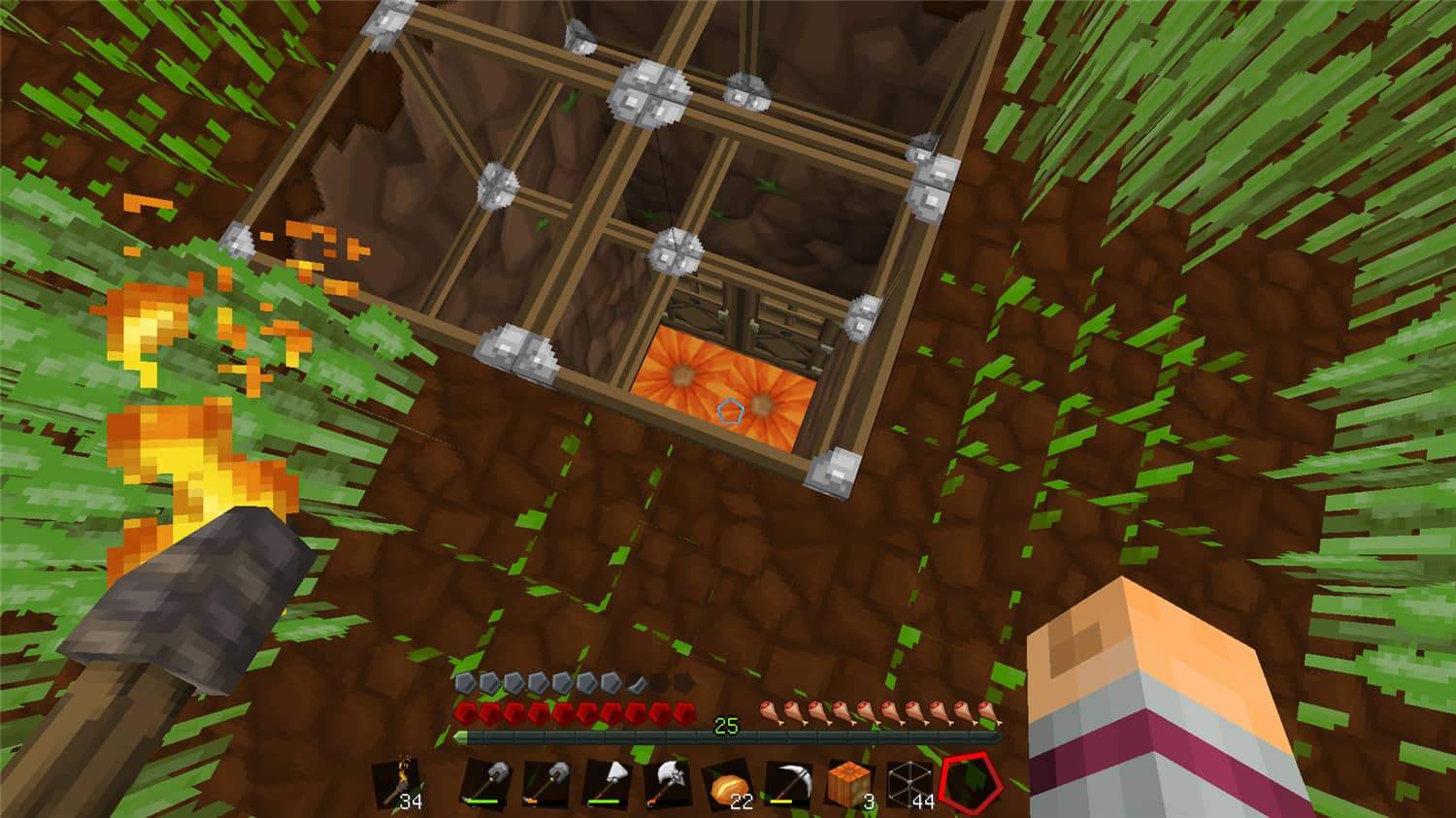1456x818 pixels.
Task: Choose the pumpkin block slot
Action: [849, 782]
